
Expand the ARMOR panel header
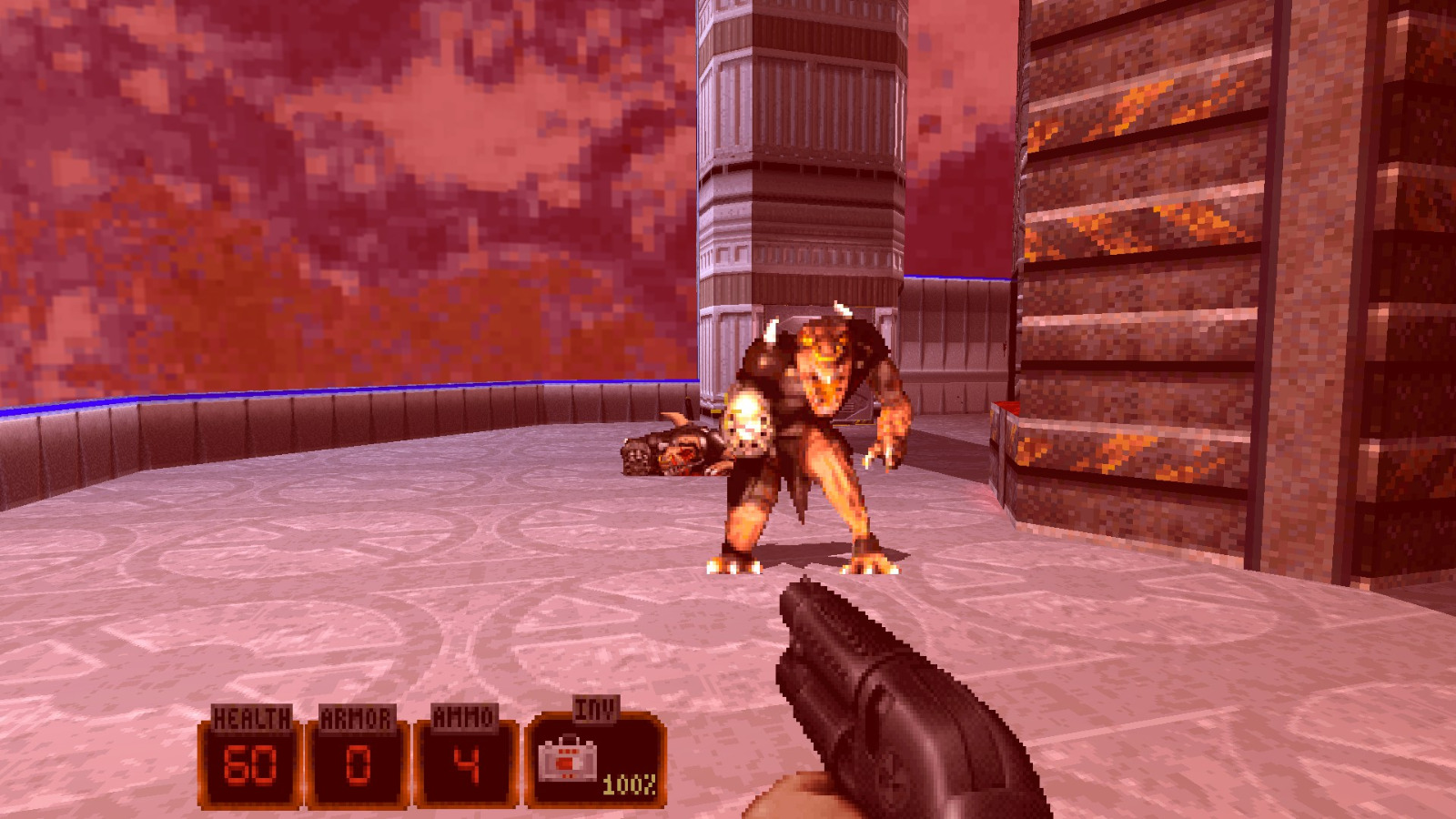coord(358,717)
